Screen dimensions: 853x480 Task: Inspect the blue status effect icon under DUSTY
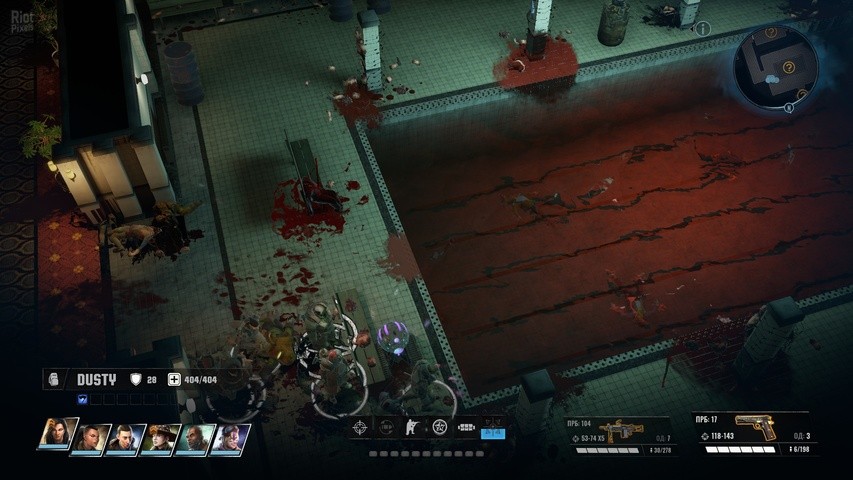[x=83, y=399]
